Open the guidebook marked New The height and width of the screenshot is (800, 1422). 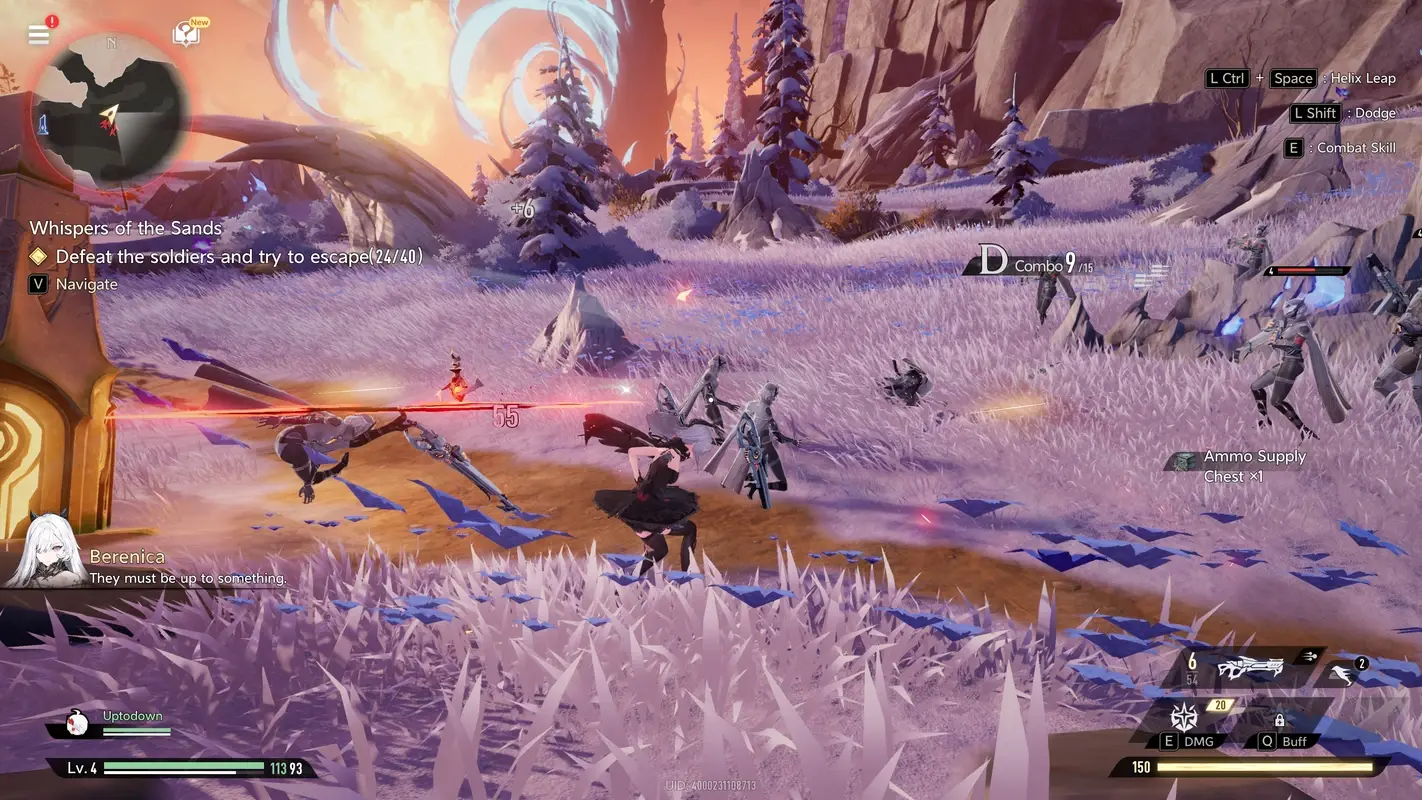pyautogui.click(x=188, y=32)
